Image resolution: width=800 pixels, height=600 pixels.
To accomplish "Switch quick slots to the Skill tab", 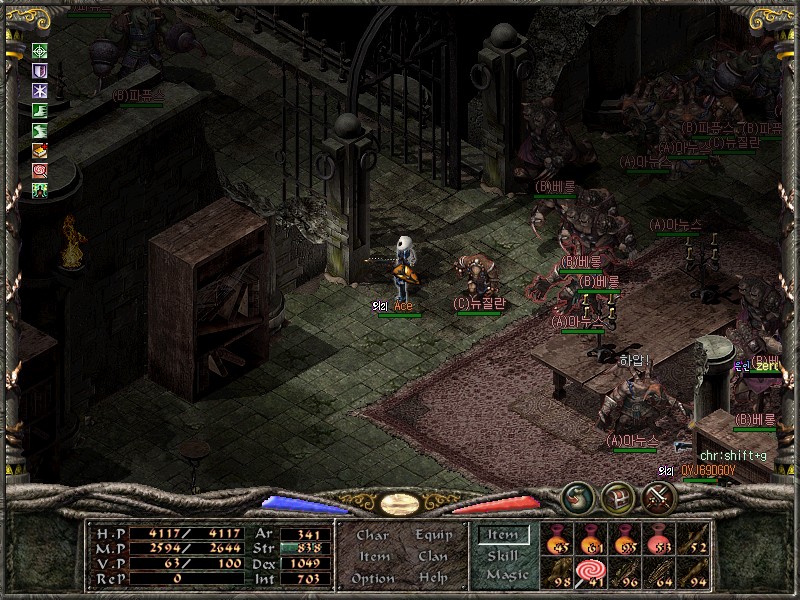I will click(503, 556).
